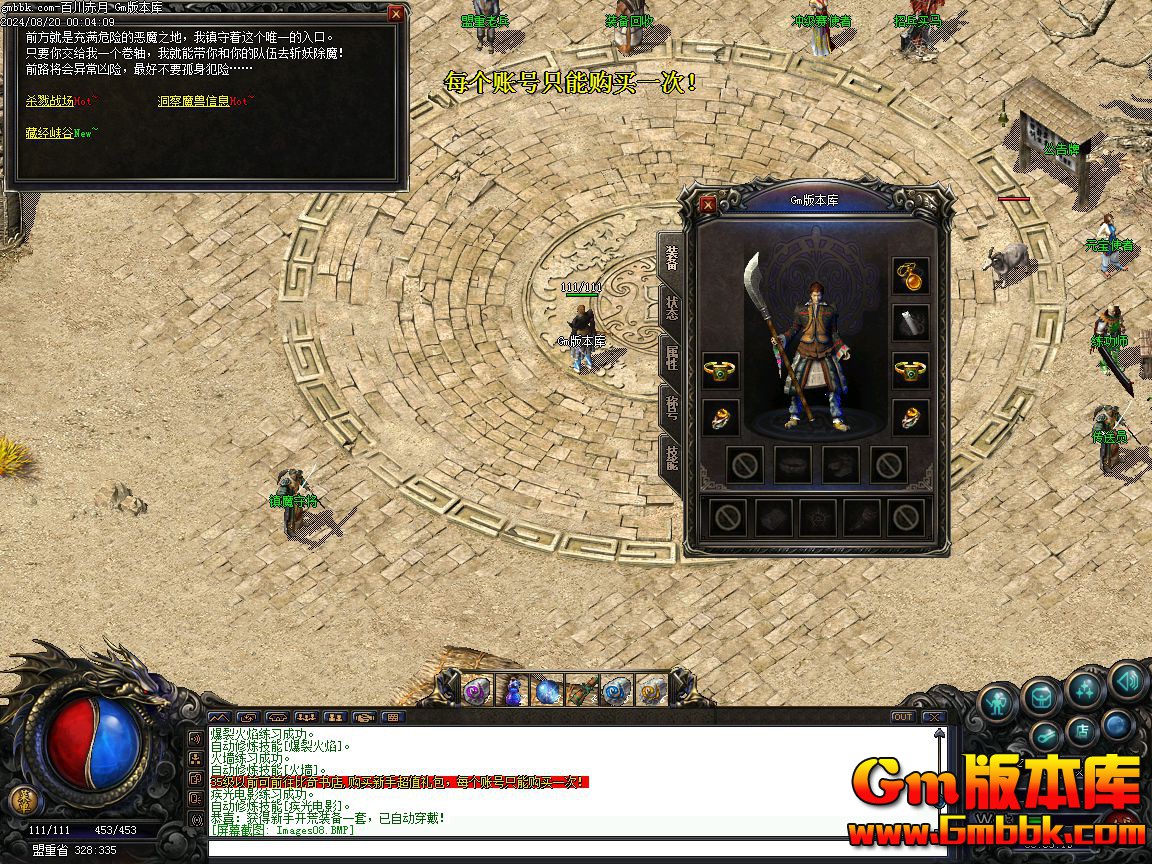This screenshot has height=864, width=1152.
Task: Click the chat scrollbar up arrow
Action: (x=939, y=733)
